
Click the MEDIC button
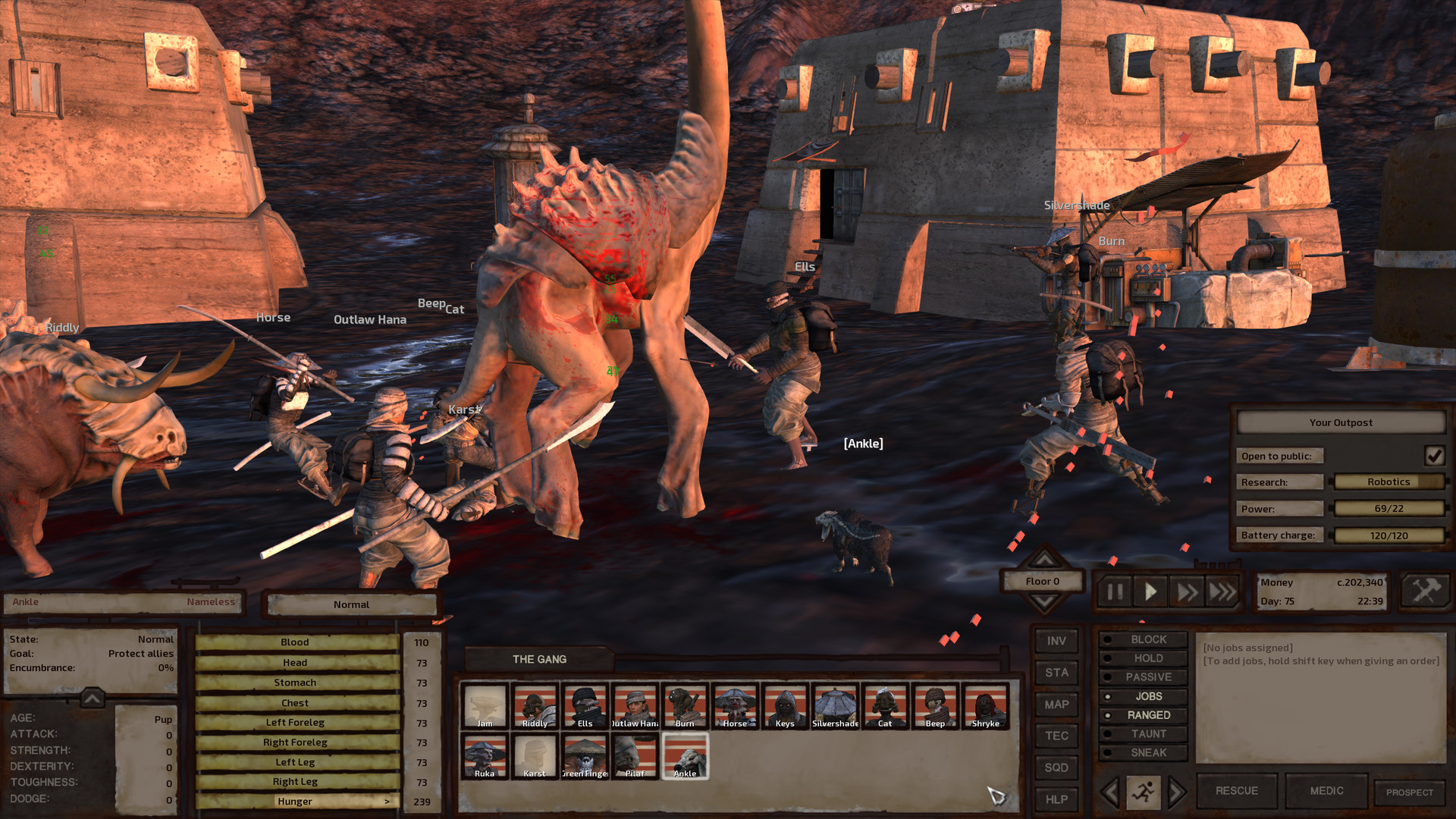tap(1326, 790)
